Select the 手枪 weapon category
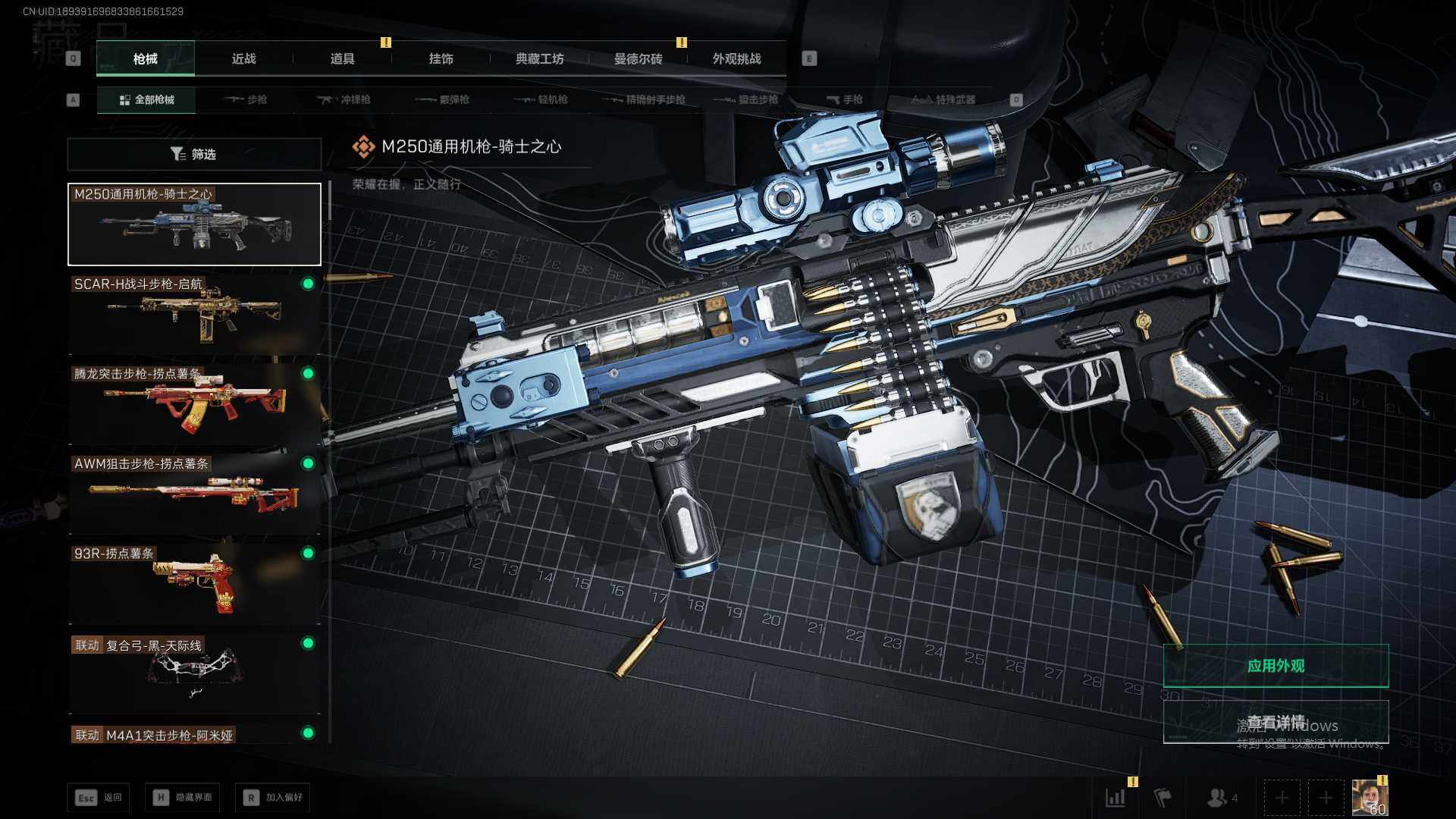This screenshot has height=819, width=1456. [x=845, y=100]
